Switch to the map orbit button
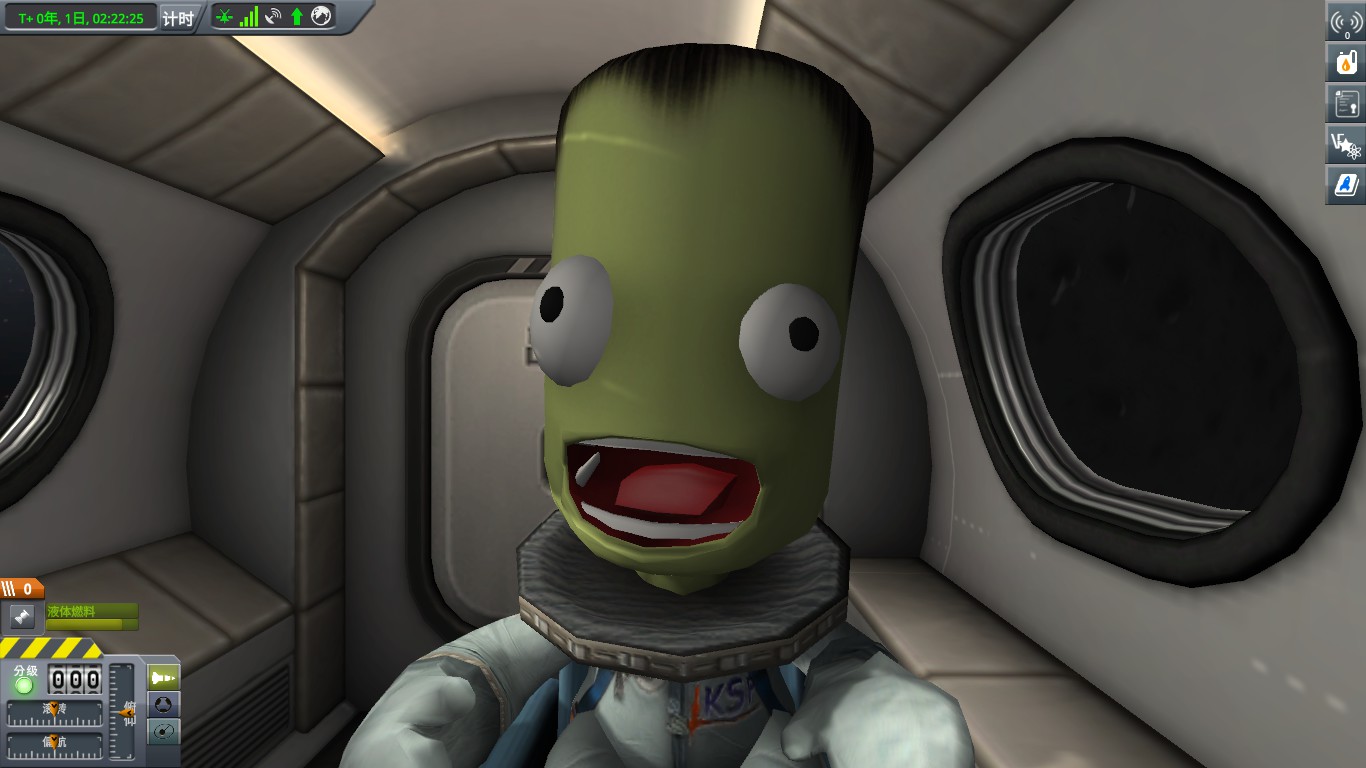This screenshot has height=768, width=1366. pos(164,731)
